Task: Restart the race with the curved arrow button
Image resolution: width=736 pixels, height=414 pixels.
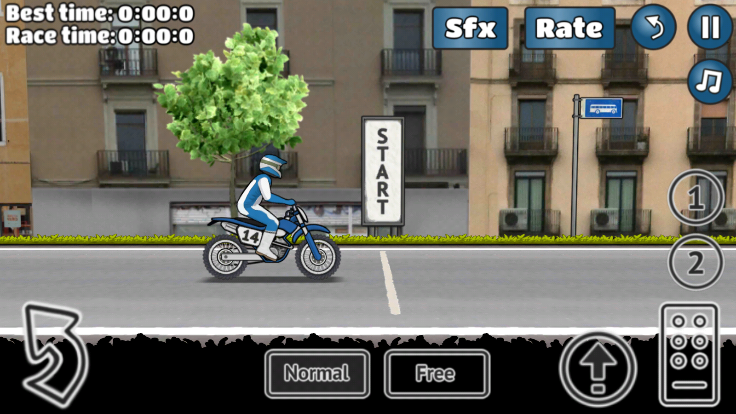Action: (x=654, y=28)
